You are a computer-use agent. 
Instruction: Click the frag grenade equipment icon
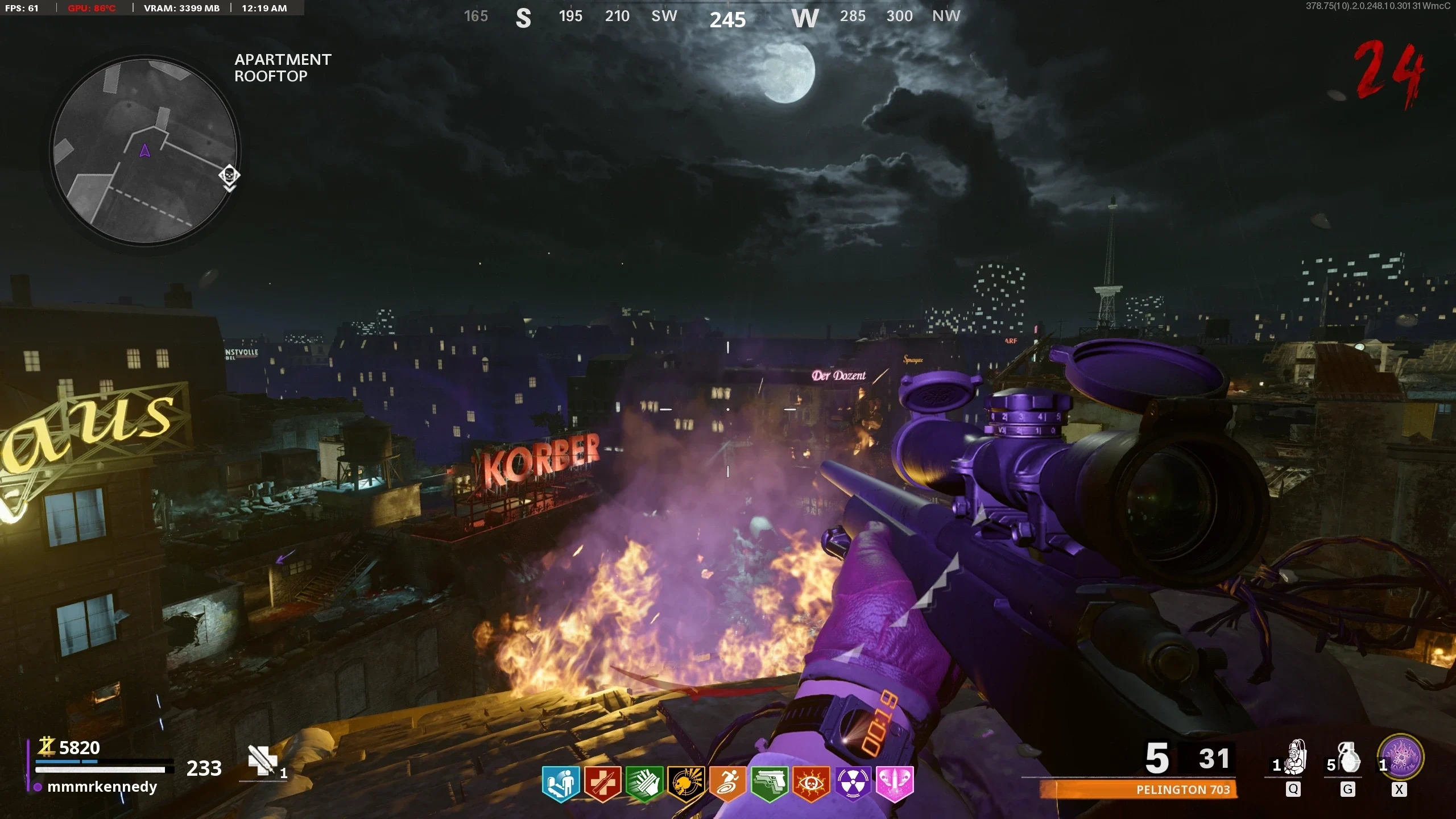[1349, 758]
